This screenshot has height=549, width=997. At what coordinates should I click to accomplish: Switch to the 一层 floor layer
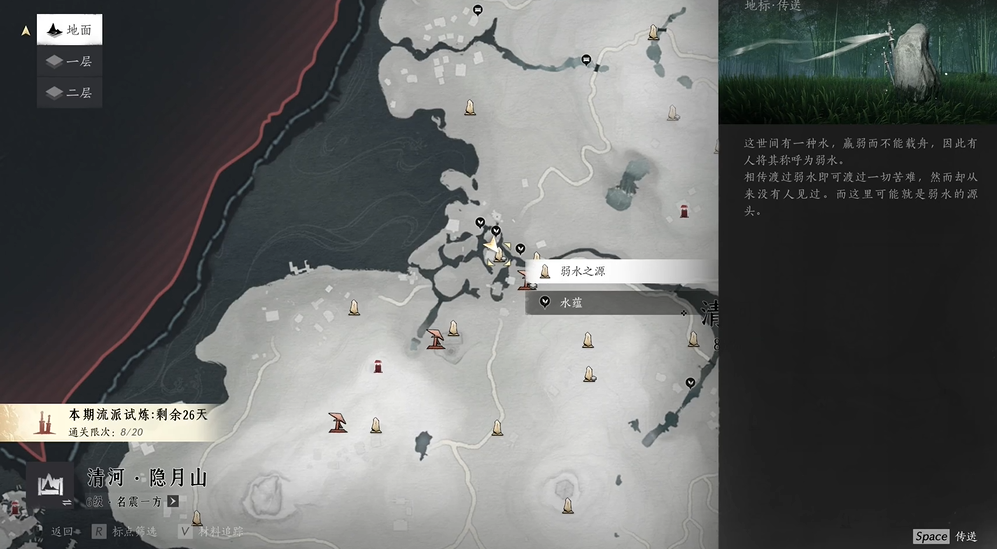point(69,61)
